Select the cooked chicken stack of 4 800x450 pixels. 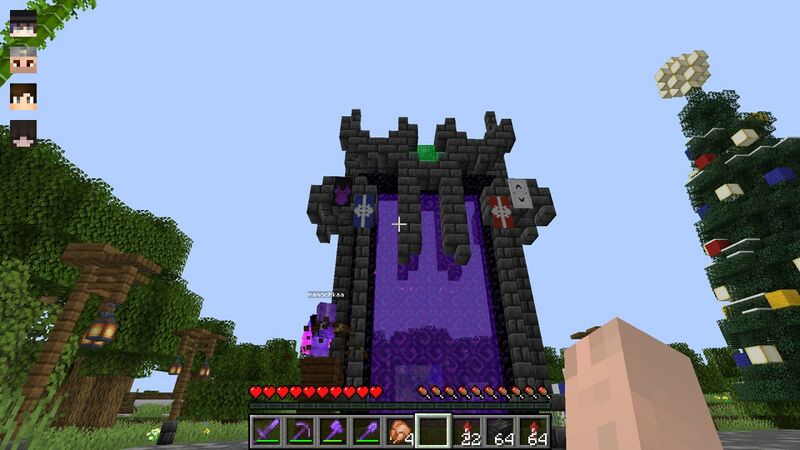click(x=399, y=431)
